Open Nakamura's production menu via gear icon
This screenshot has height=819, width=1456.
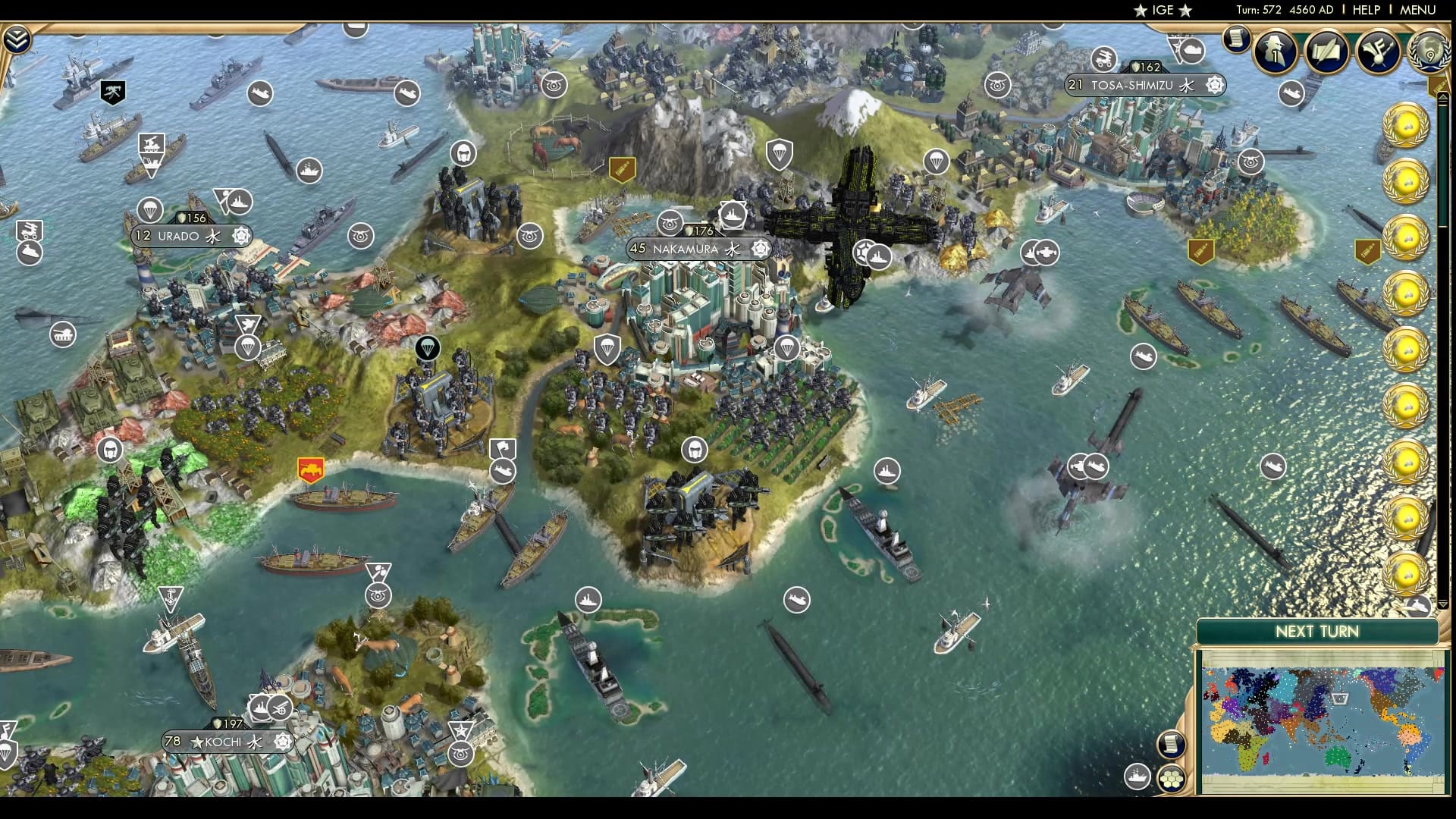(761, 246)
